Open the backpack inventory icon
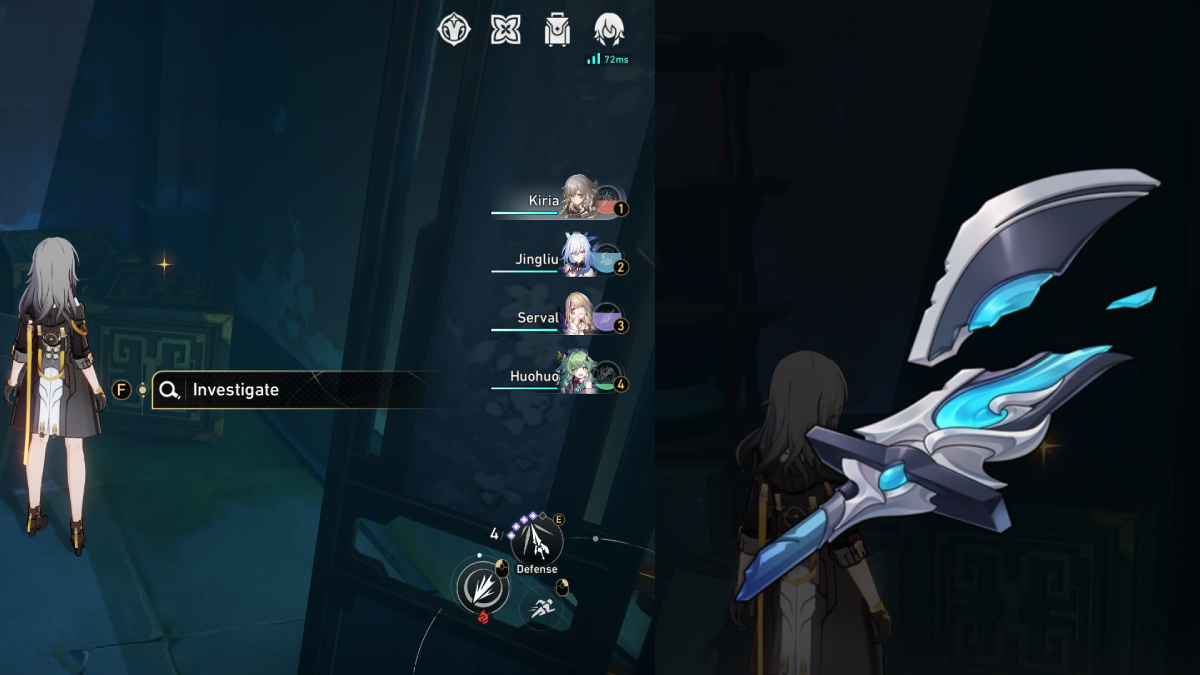Image resolution: width=1200 pixels, height=675 pixels. (x=557, y=29)
